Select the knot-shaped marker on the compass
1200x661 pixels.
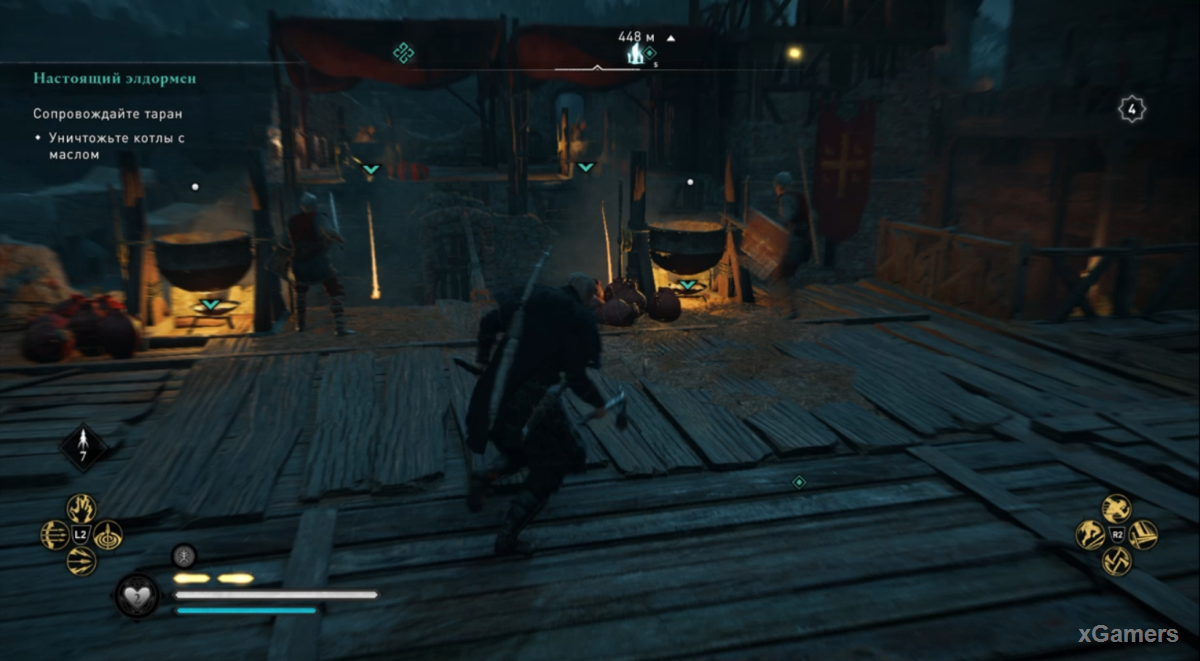(x=403, y=51)
